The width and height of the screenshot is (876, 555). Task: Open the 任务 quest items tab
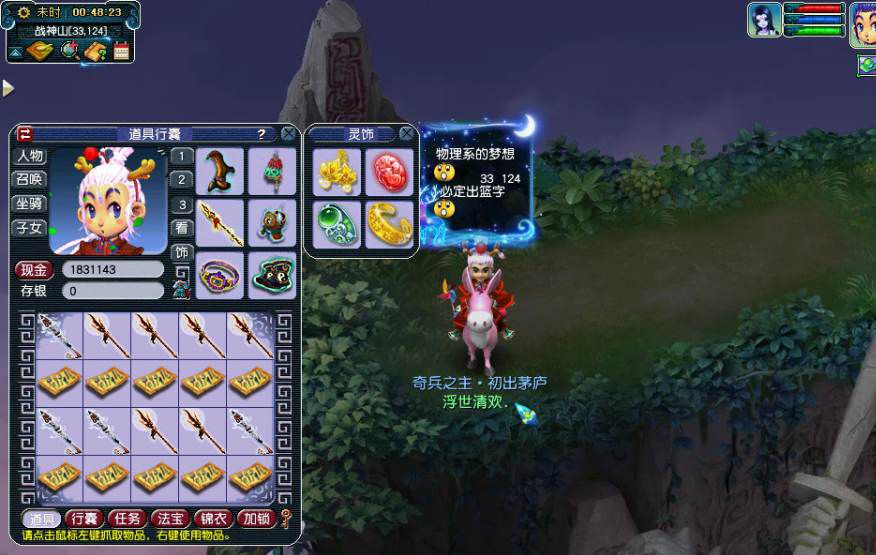127,518
